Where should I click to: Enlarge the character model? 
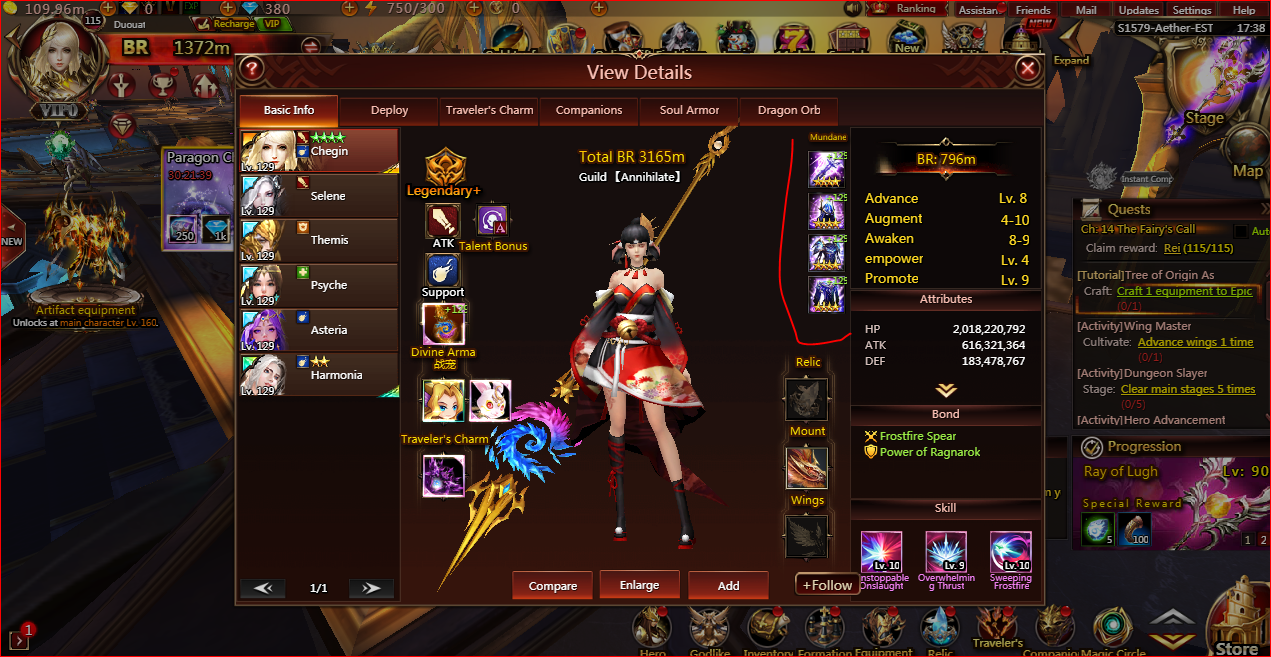[639, 585]
